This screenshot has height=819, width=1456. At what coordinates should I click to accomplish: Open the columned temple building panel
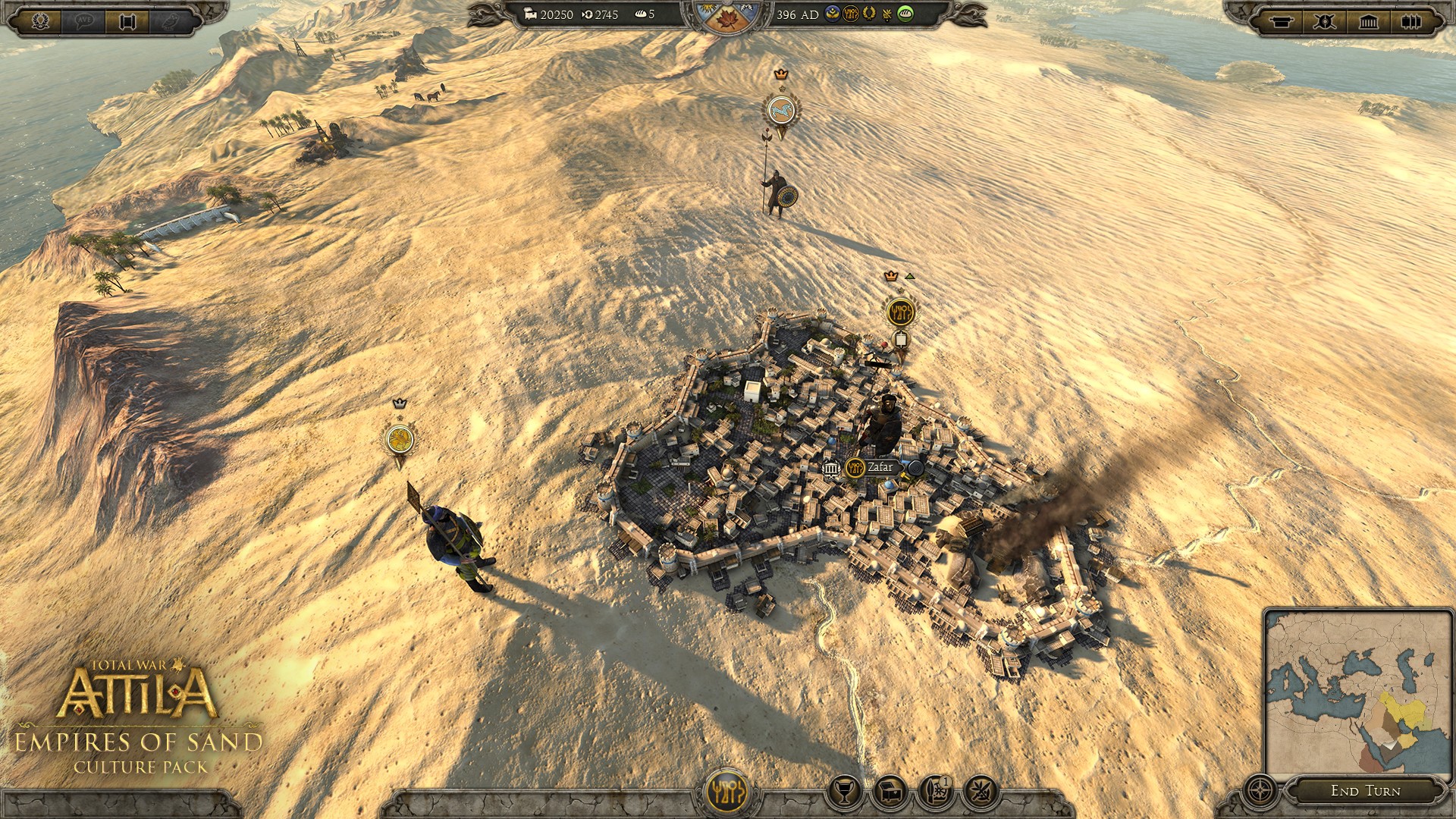1368,21
